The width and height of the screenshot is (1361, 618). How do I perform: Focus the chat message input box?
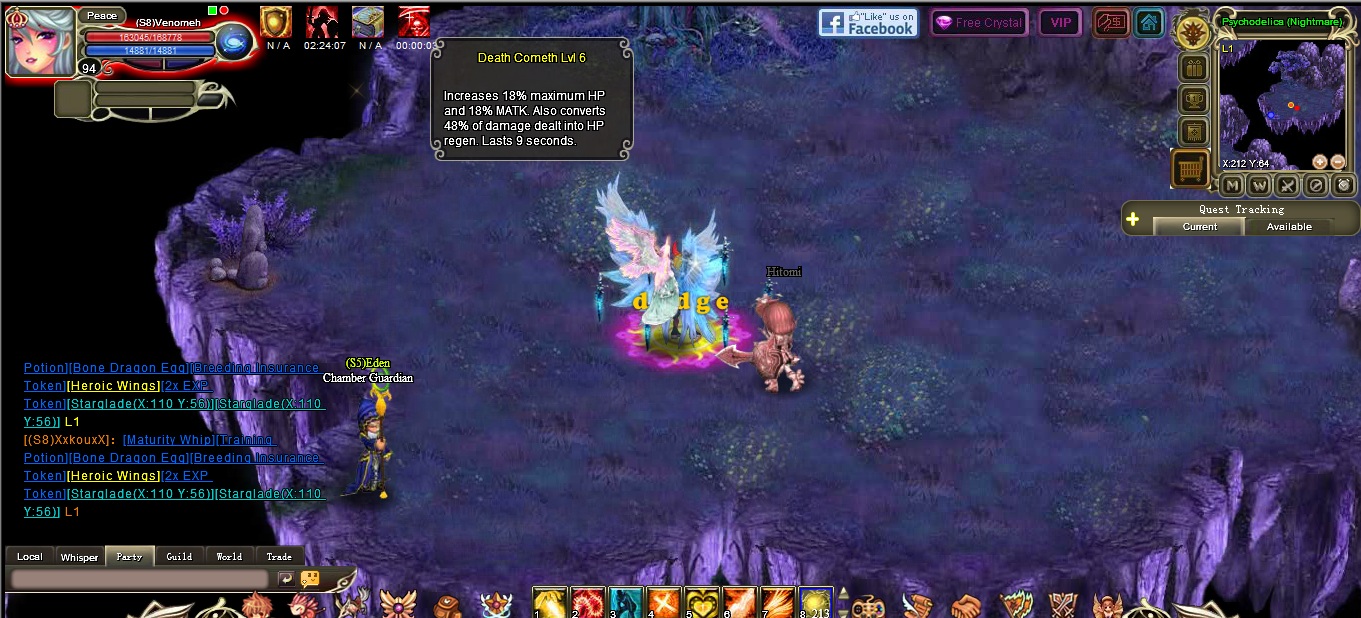point(140,579)
